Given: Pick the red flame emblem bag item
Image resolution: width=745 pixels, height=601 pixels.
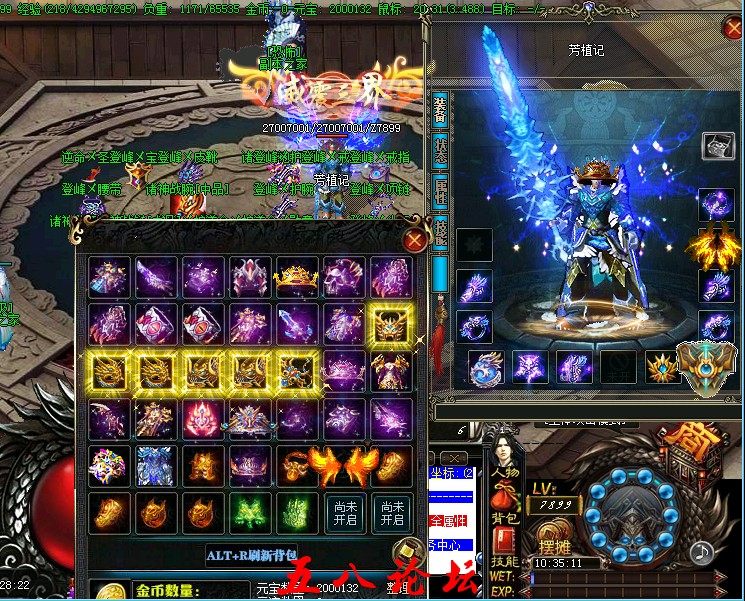Looking at the screenshot, I should click(198, 418).
